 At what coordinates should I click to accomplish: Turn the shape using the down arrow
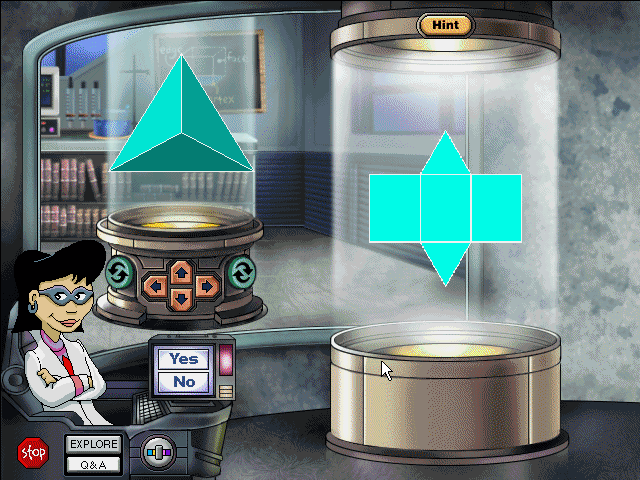(180, 298)
